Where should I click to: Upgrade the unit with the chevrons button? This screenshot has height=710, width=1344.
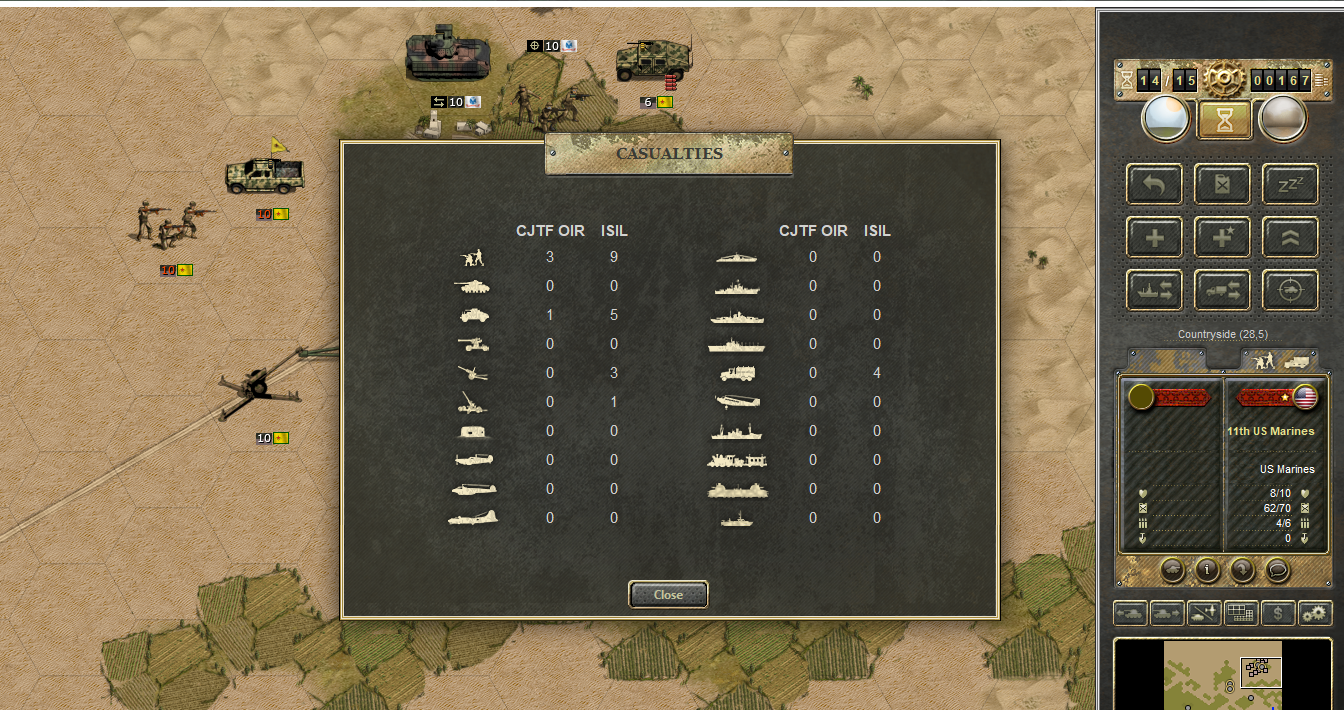click(1289, 238)
